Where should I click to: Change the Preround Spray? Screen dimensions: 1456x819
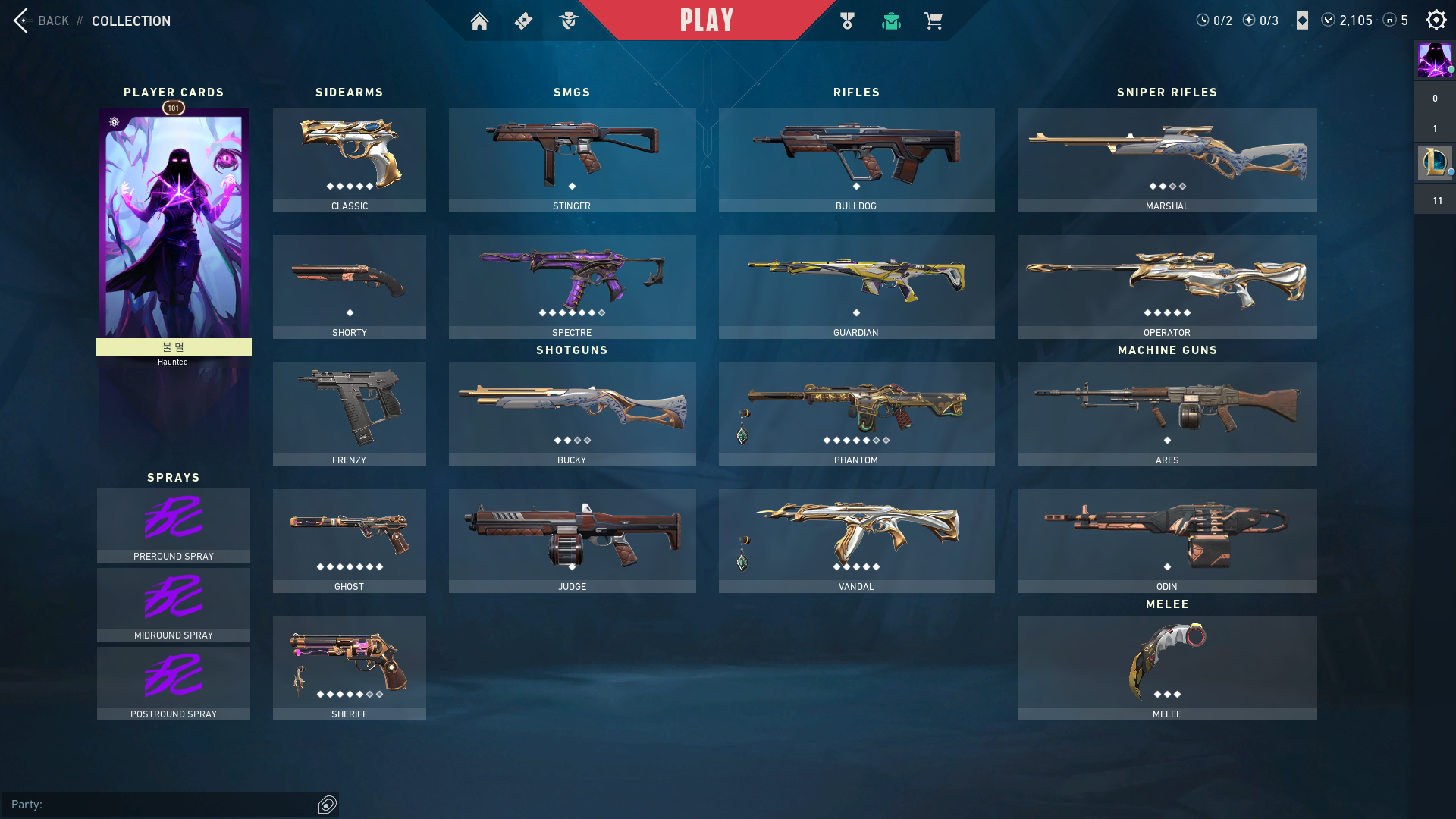(174, 525)
